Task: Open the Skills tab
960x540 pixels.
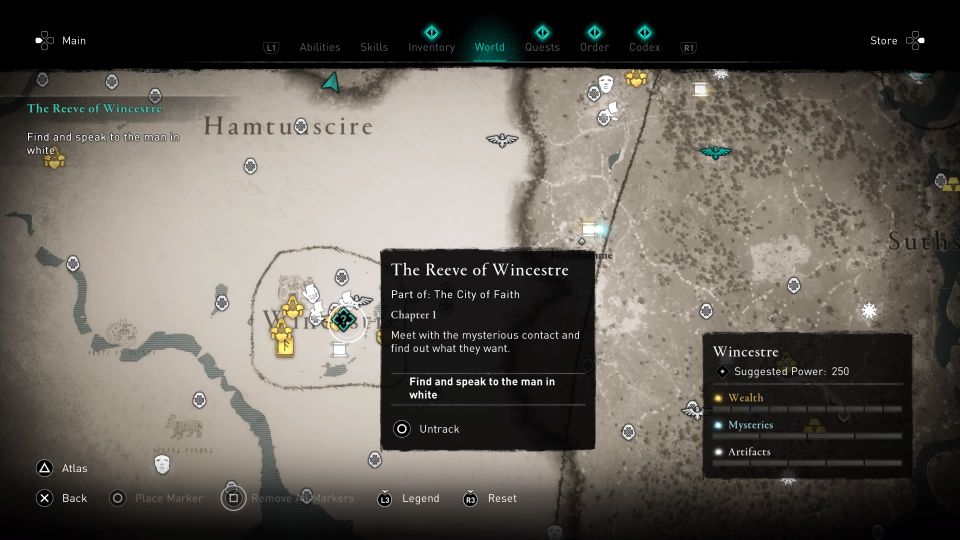Action: tap(374, 47)
